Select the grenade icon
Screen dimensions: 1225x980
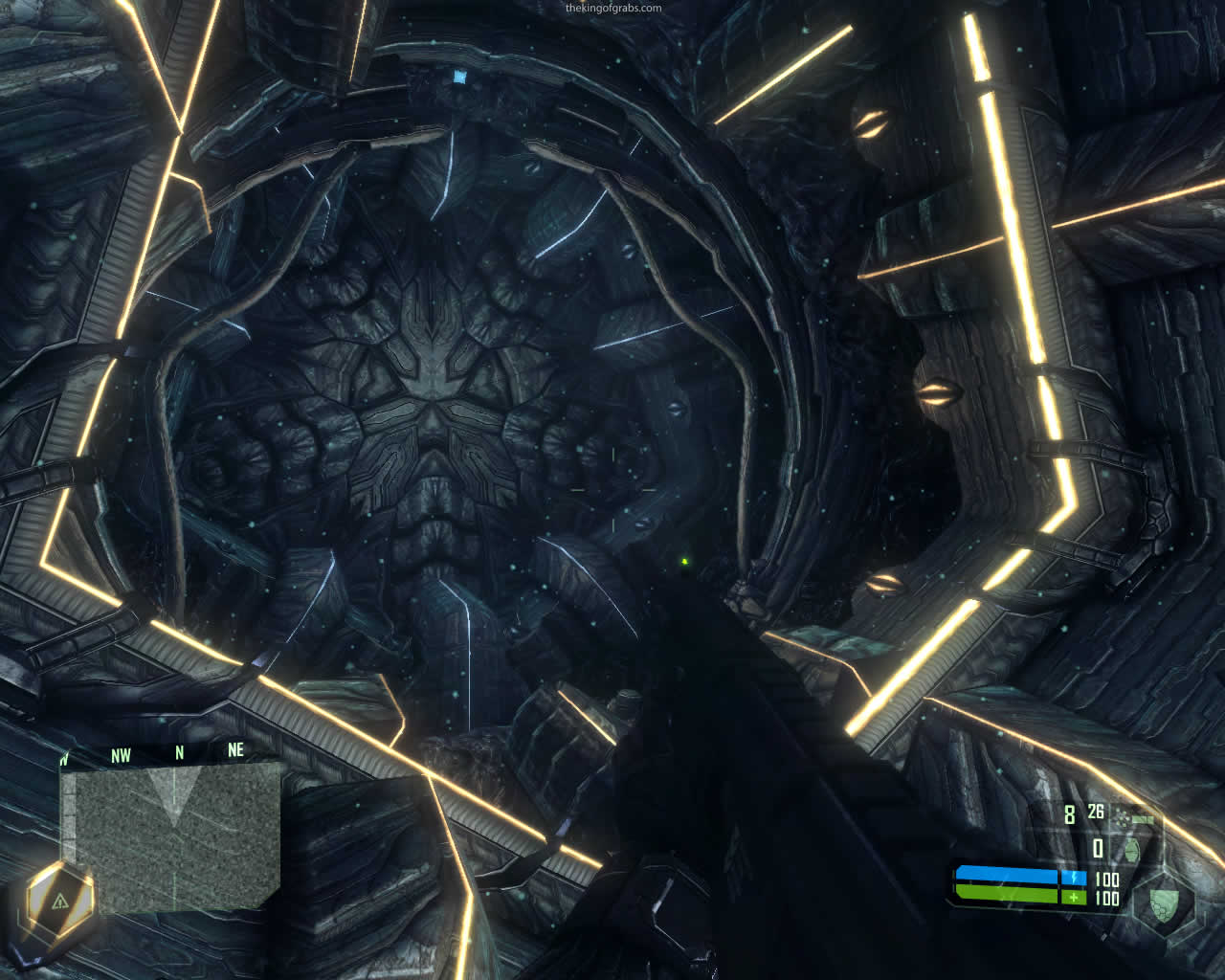1131,850
